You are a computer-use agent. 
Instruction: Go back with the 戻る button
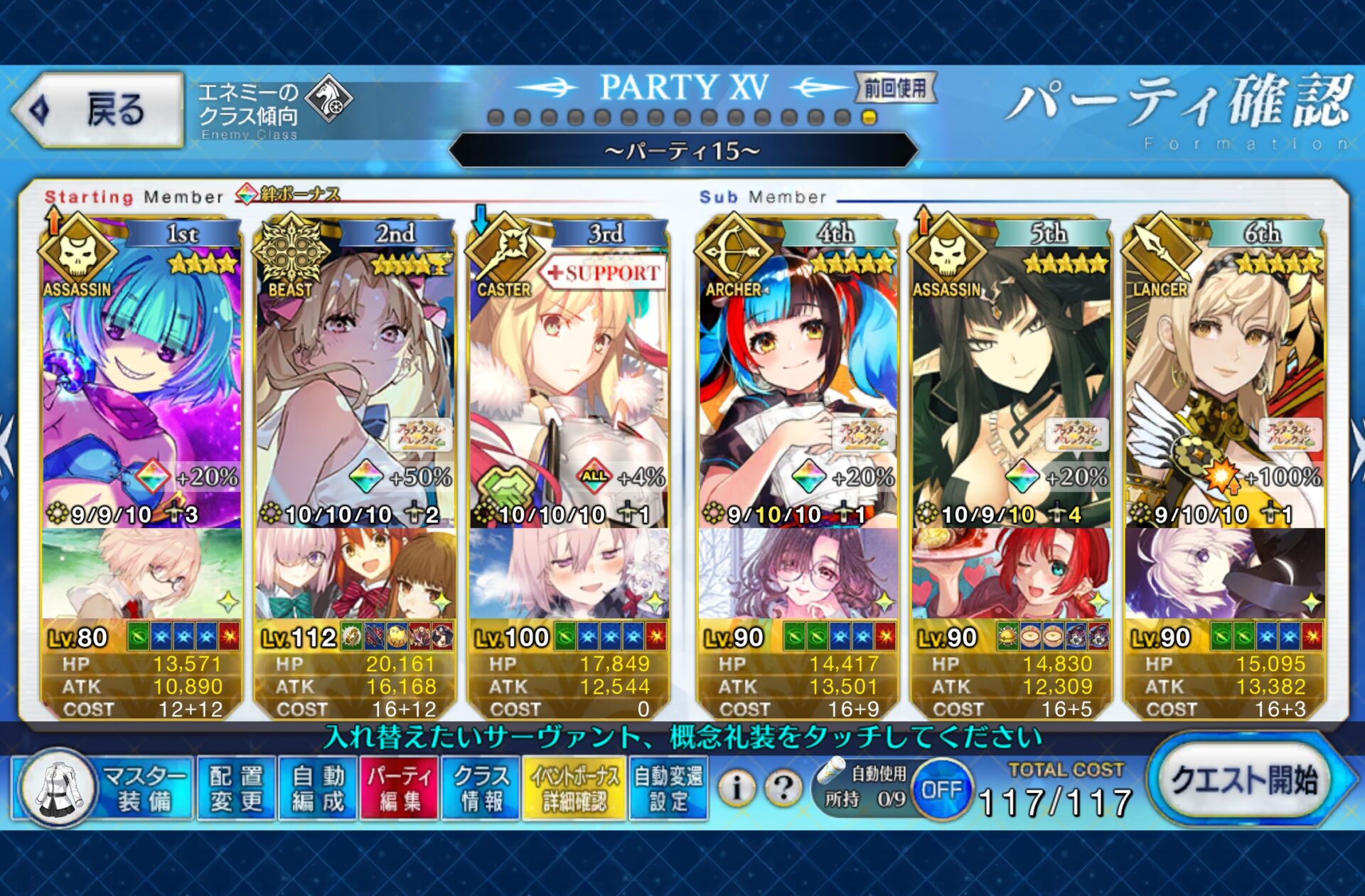[98, 110]
